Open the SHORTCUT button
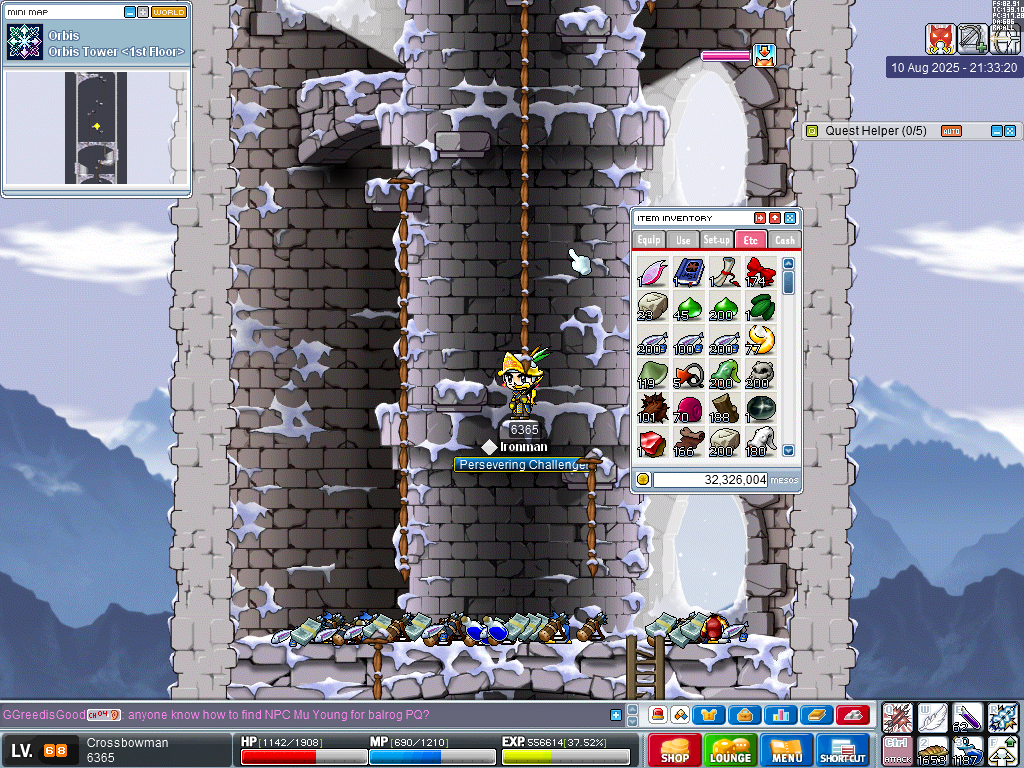The image size is (1024, 768). (x=842, y=750)
